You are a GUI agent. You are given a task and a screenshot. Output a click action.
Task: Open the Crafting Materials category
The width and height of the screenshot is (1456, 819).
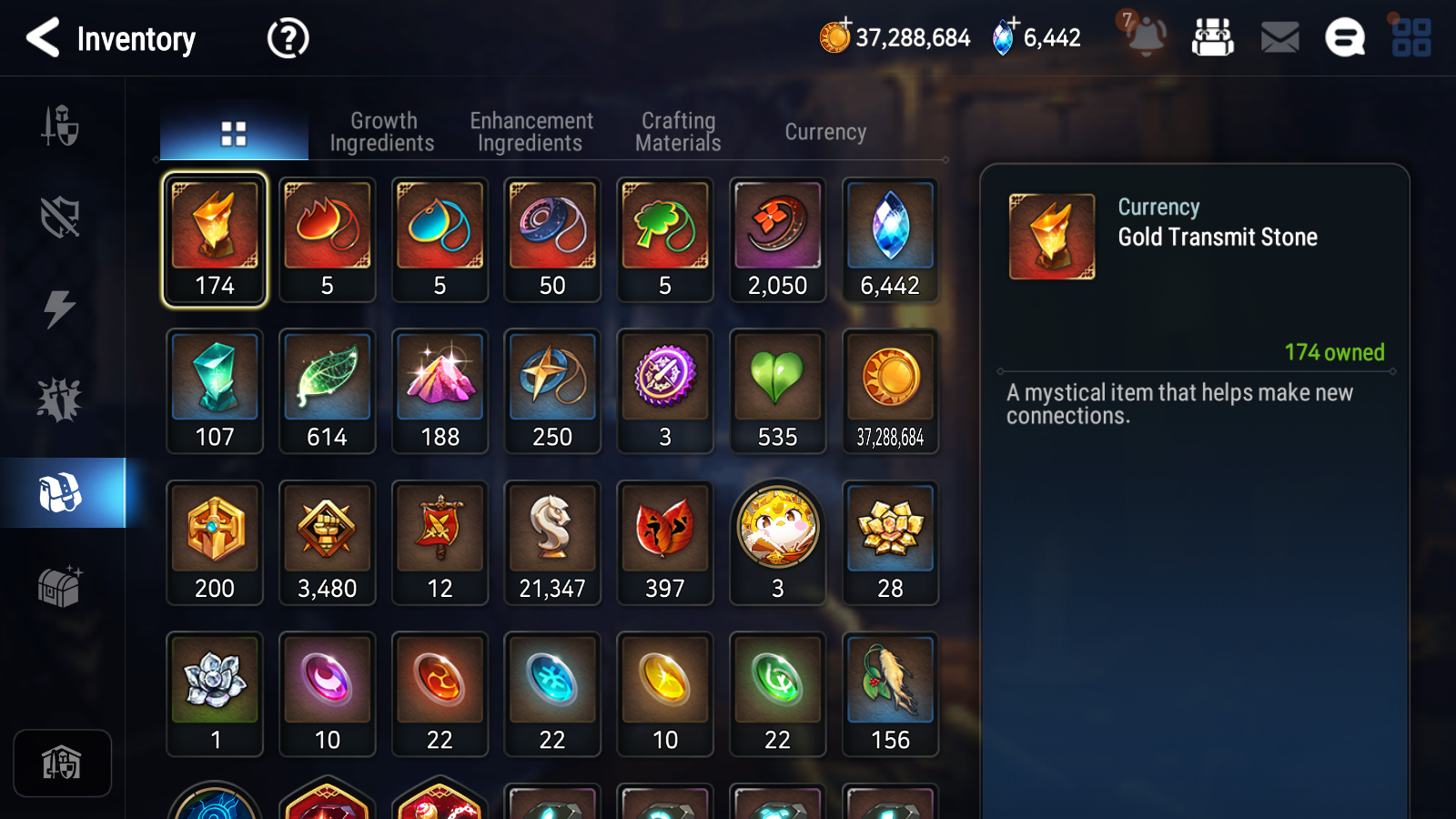click(678, 131)
